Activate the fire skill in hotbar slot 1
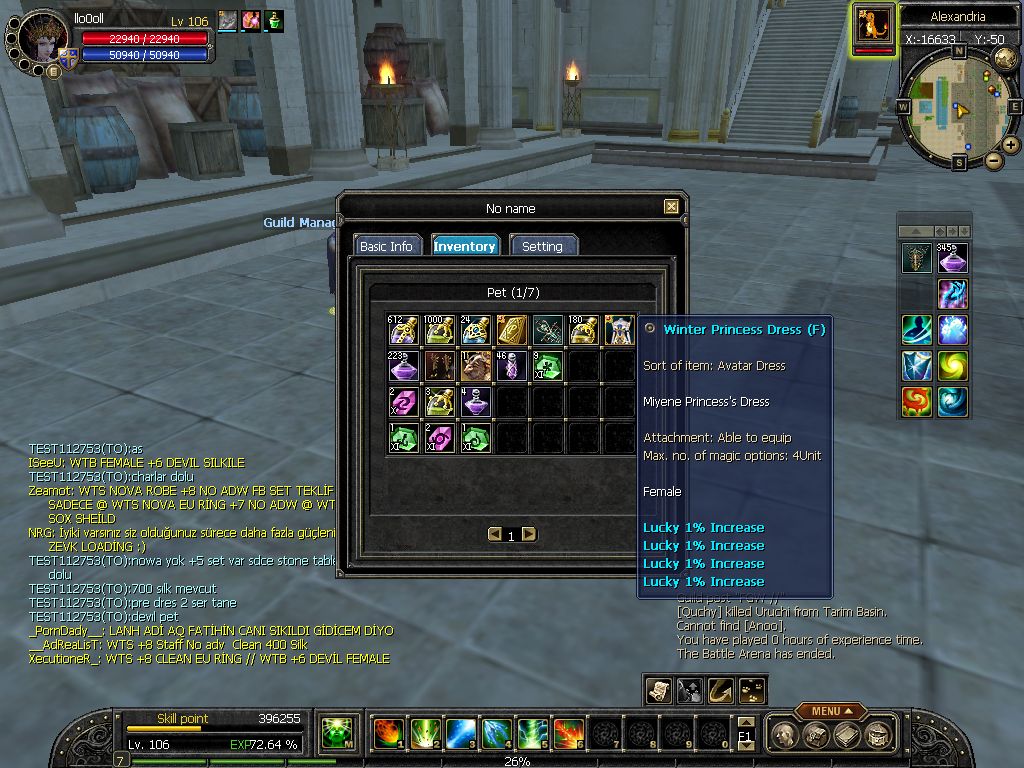This screenshot has width=1024, height=768. [387, 734]
